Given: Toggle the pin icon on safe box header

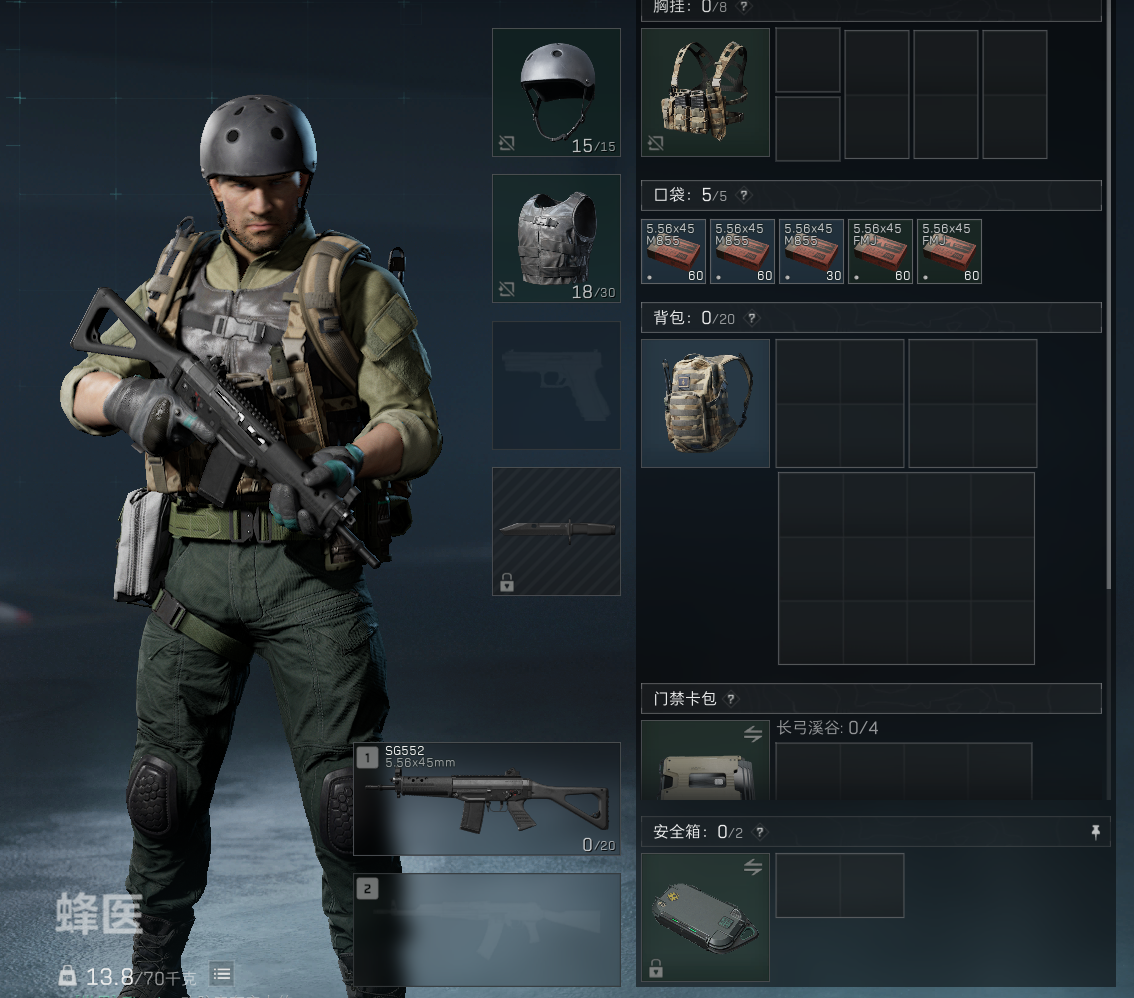Looking at the screenshot, I should pyautogui.click(x=1096, y=832).
